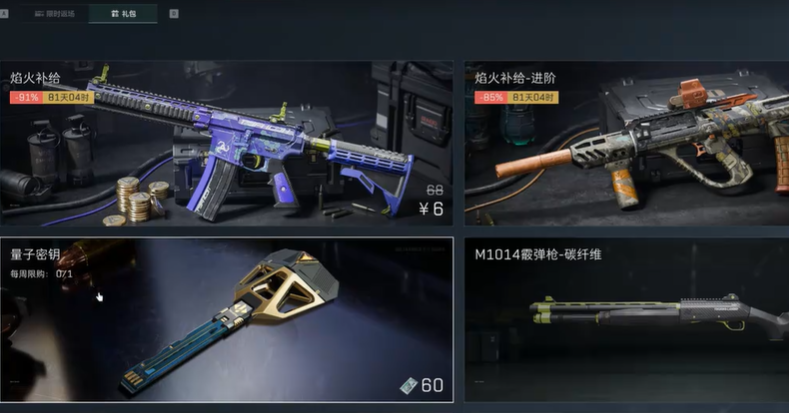This screenshot has width=789, height=413.
Task: Buy 焰火补给 for ¥6
Action: click(x=431, y=210)
